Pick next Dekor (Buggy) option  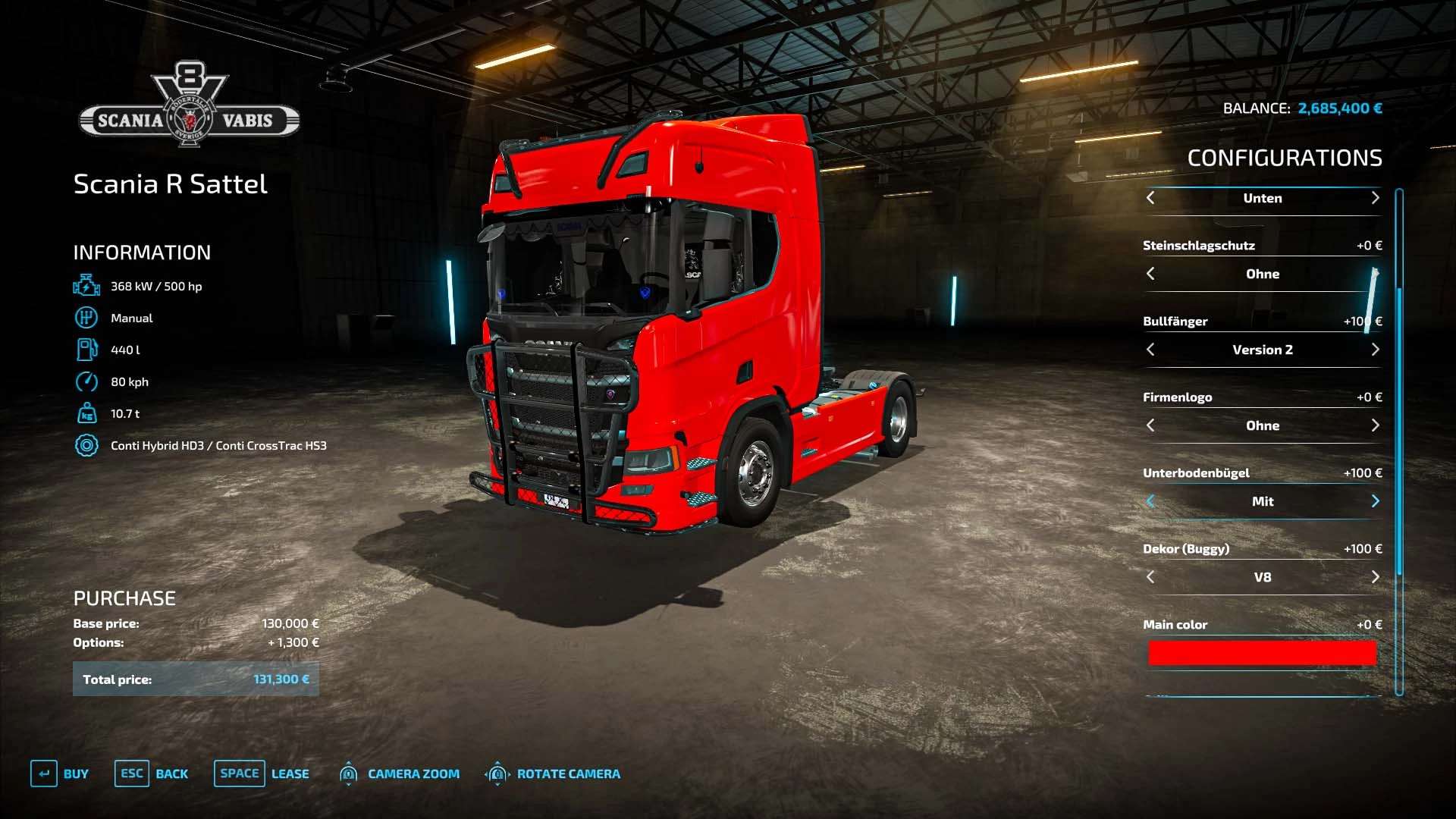pyautogui.click(x=1375, y=577)
